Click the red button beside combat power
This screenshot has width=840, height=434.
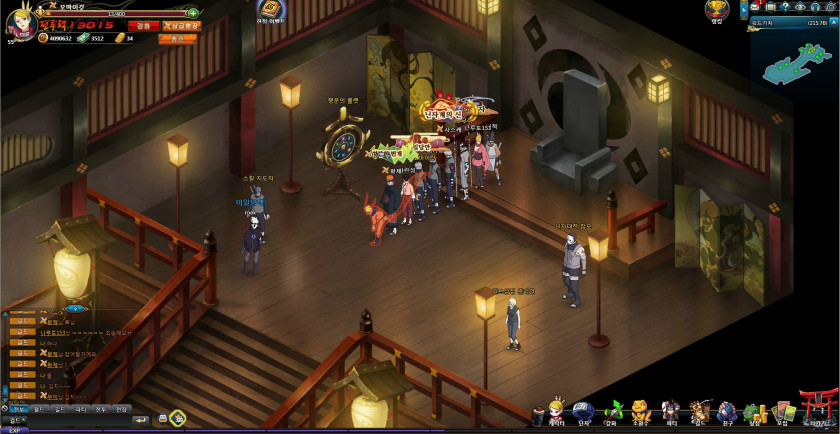point(144,26)
